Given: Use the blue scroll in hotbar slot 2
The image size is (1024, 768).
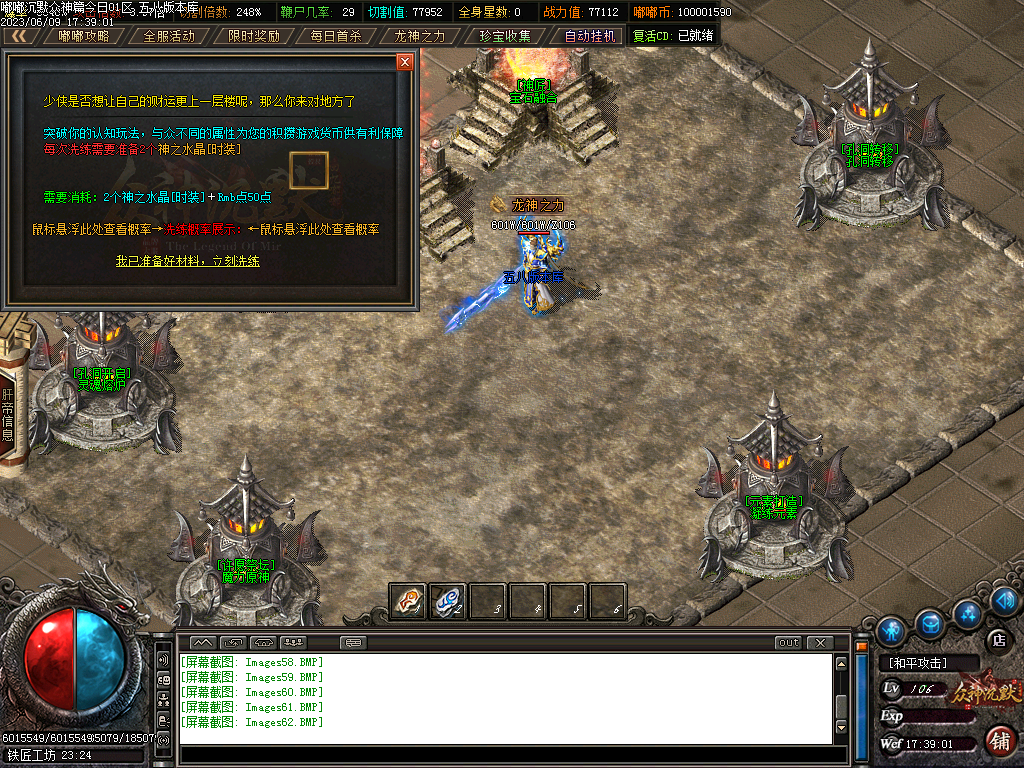Looking at the screenshot, I should coord(447,601).
